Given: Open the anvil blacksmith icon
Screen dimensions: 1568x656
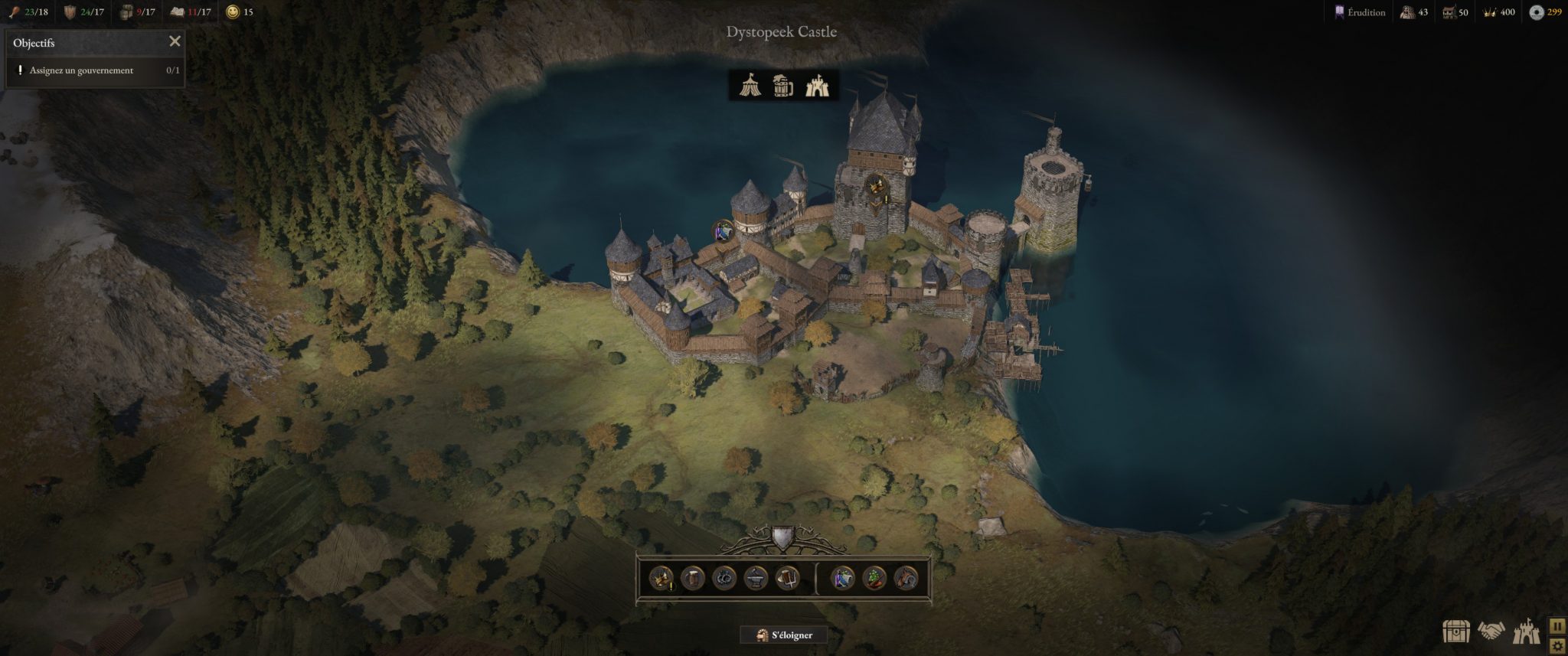Looking at the screenshot, I should (x=756, y=578).
